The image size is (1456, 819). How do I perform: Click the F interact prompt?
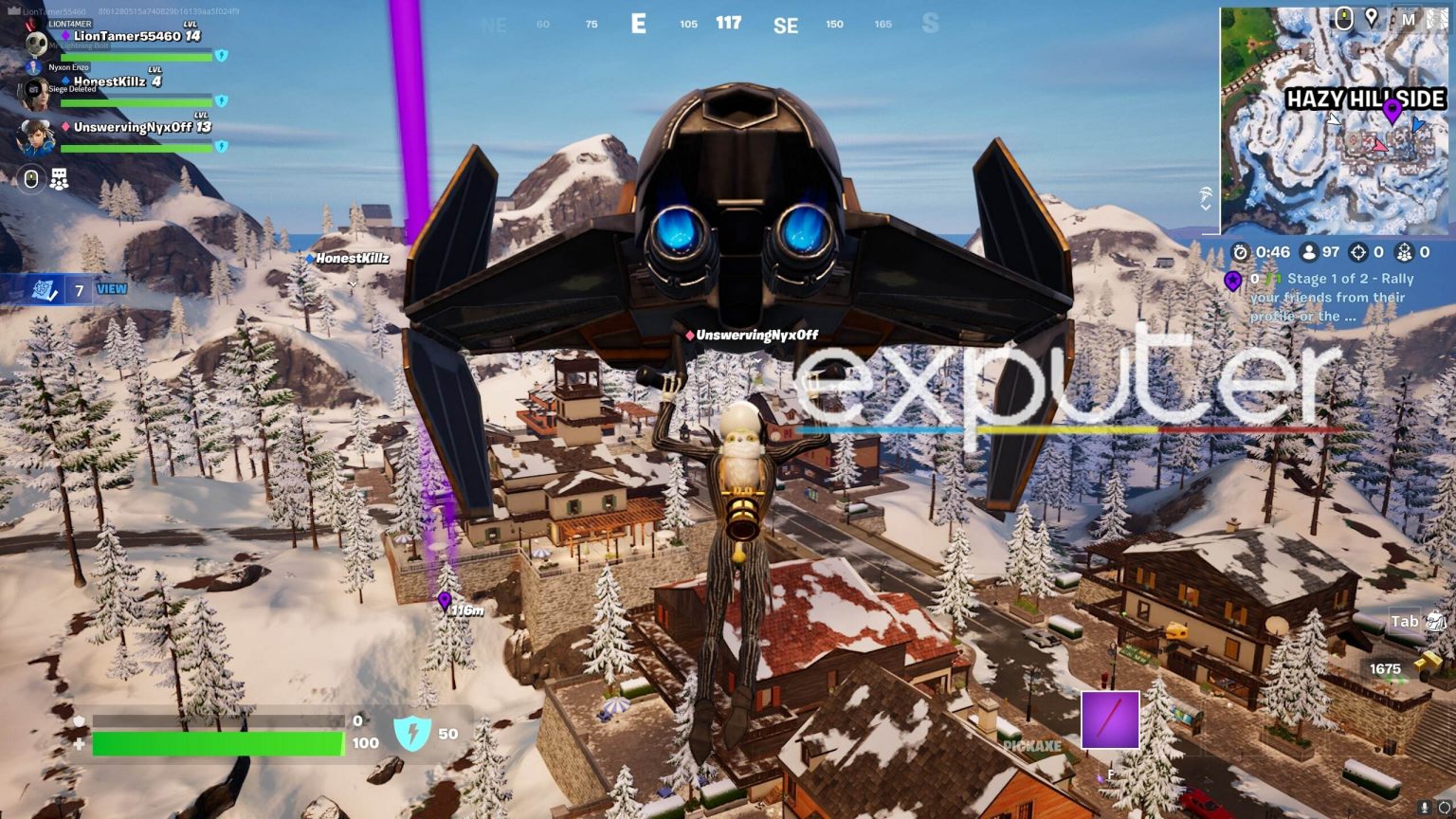tap(1109, 773)
